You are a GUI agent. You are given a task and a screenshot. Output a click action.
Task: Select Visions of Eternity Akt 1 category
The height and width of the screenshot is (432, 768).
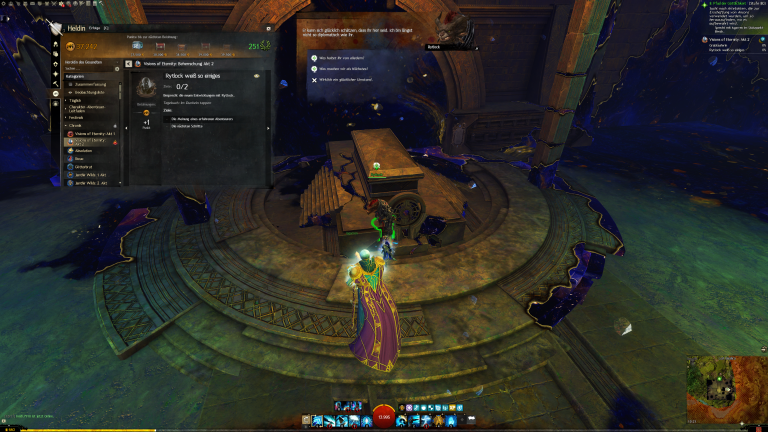click(92, 133)
